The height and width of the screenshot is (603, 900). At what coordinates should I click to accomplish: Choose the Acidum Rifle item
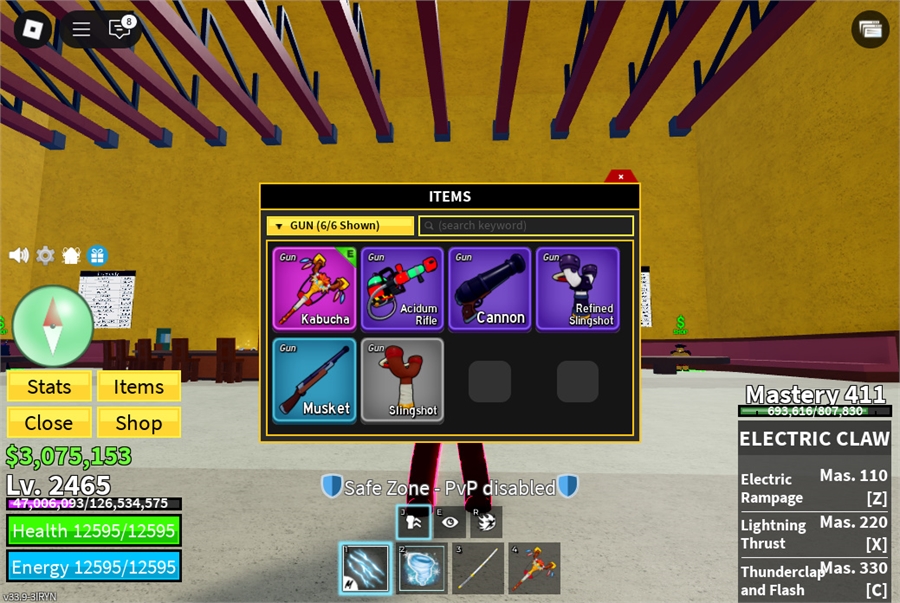(x=402, y=289)
